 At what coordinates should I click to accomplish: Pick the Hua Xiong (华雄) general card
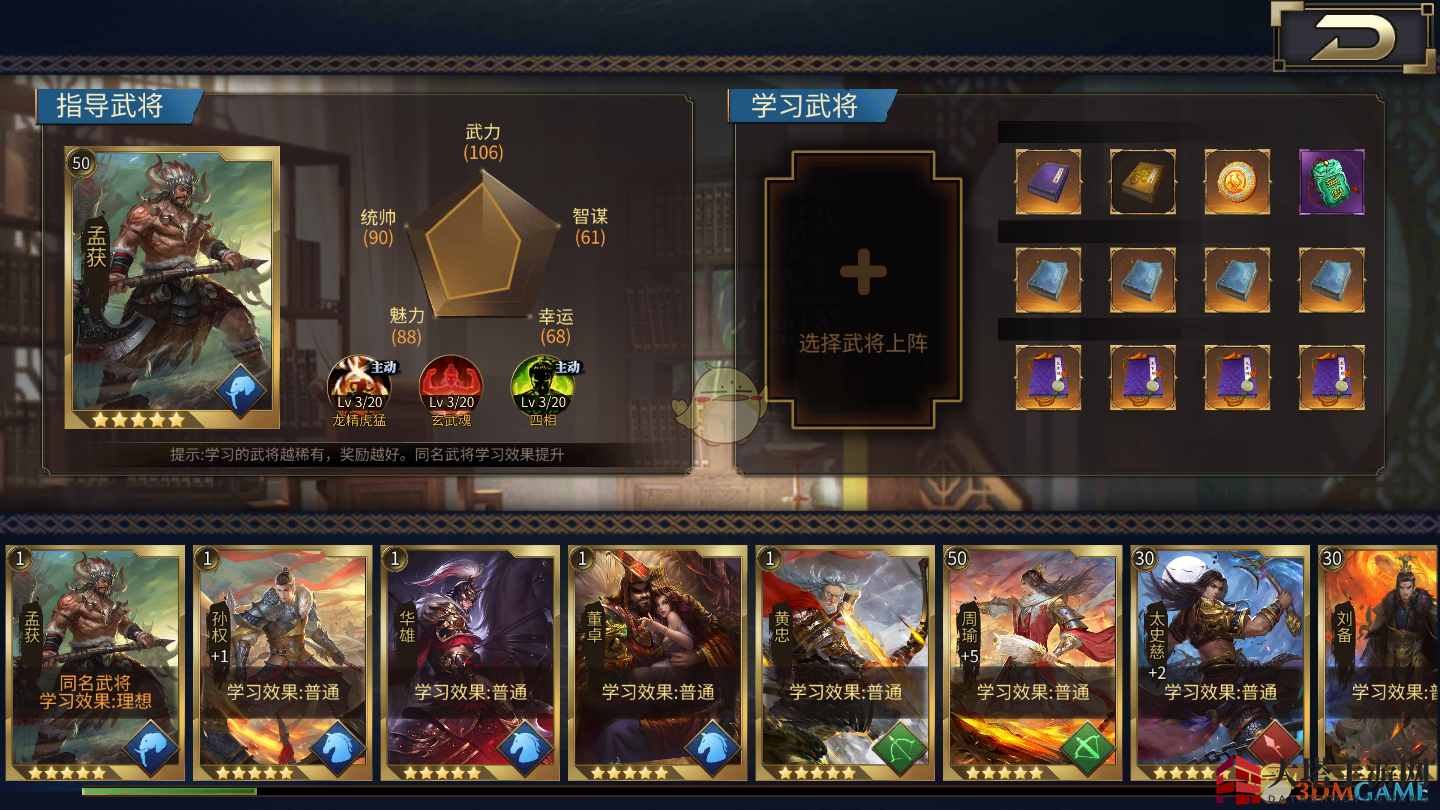pos(470,662)
